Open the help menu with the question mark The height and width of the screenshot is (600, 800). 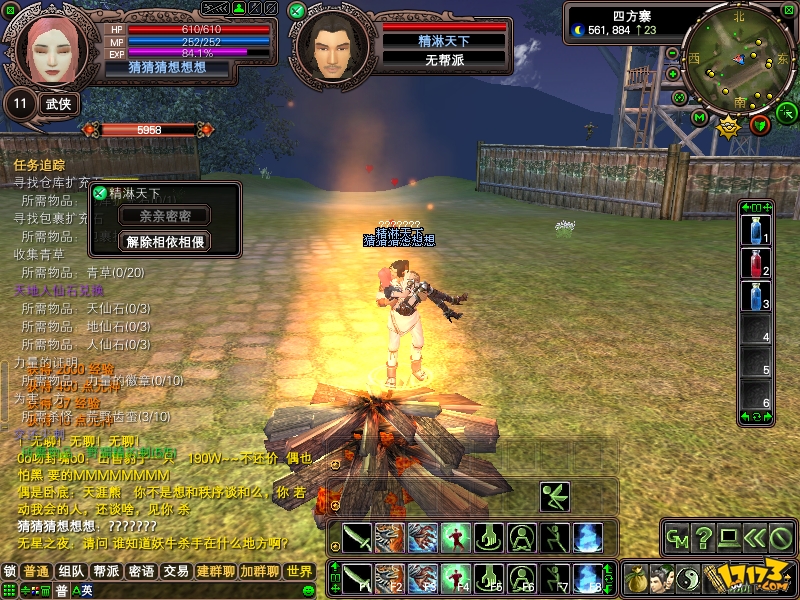point(704,537)
